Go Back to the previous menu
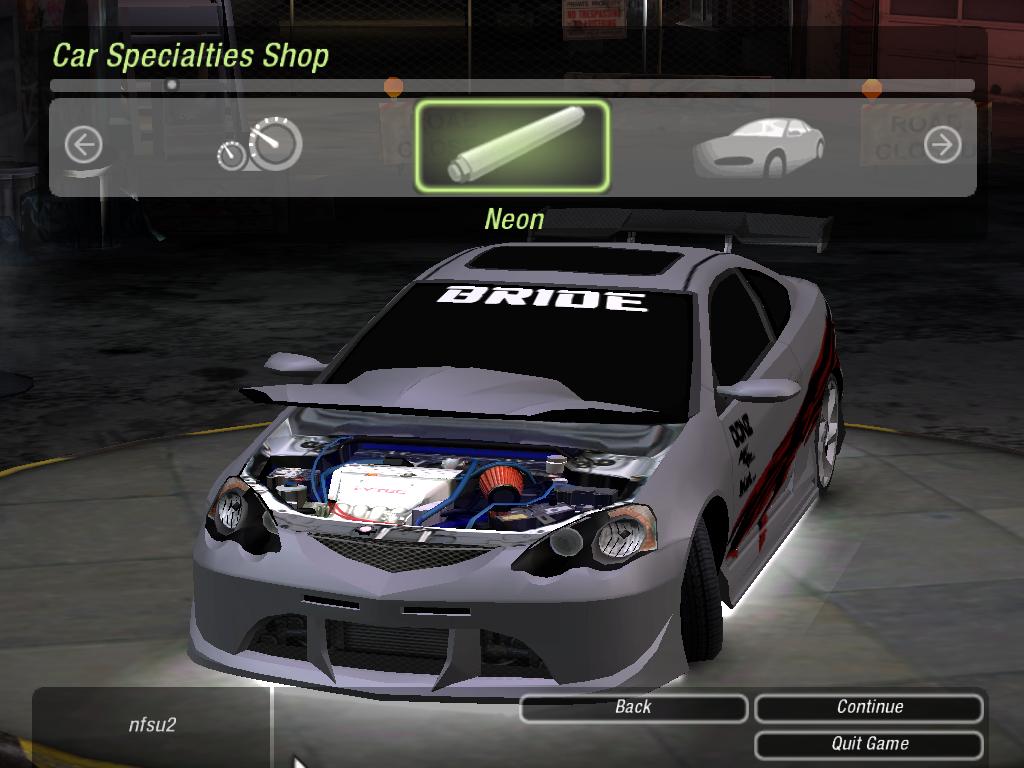Screen dimensions: 1024x768 [633, 707]
